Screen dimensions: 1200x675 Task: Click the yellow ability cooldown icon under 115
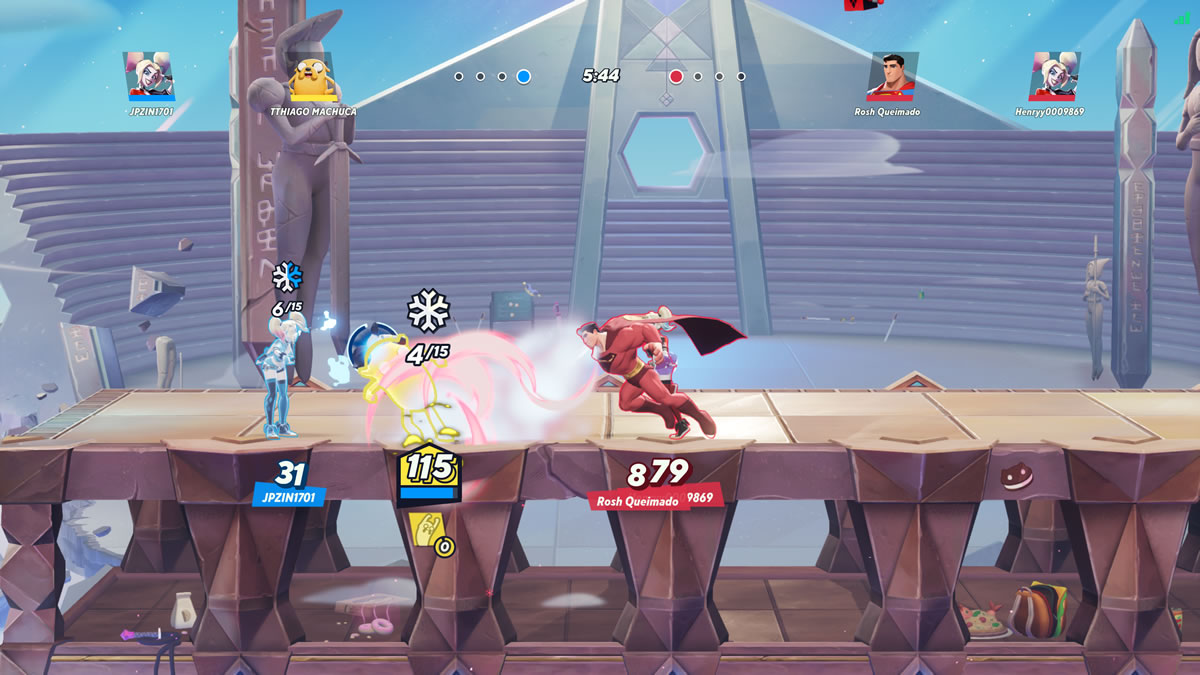(426, 528)
